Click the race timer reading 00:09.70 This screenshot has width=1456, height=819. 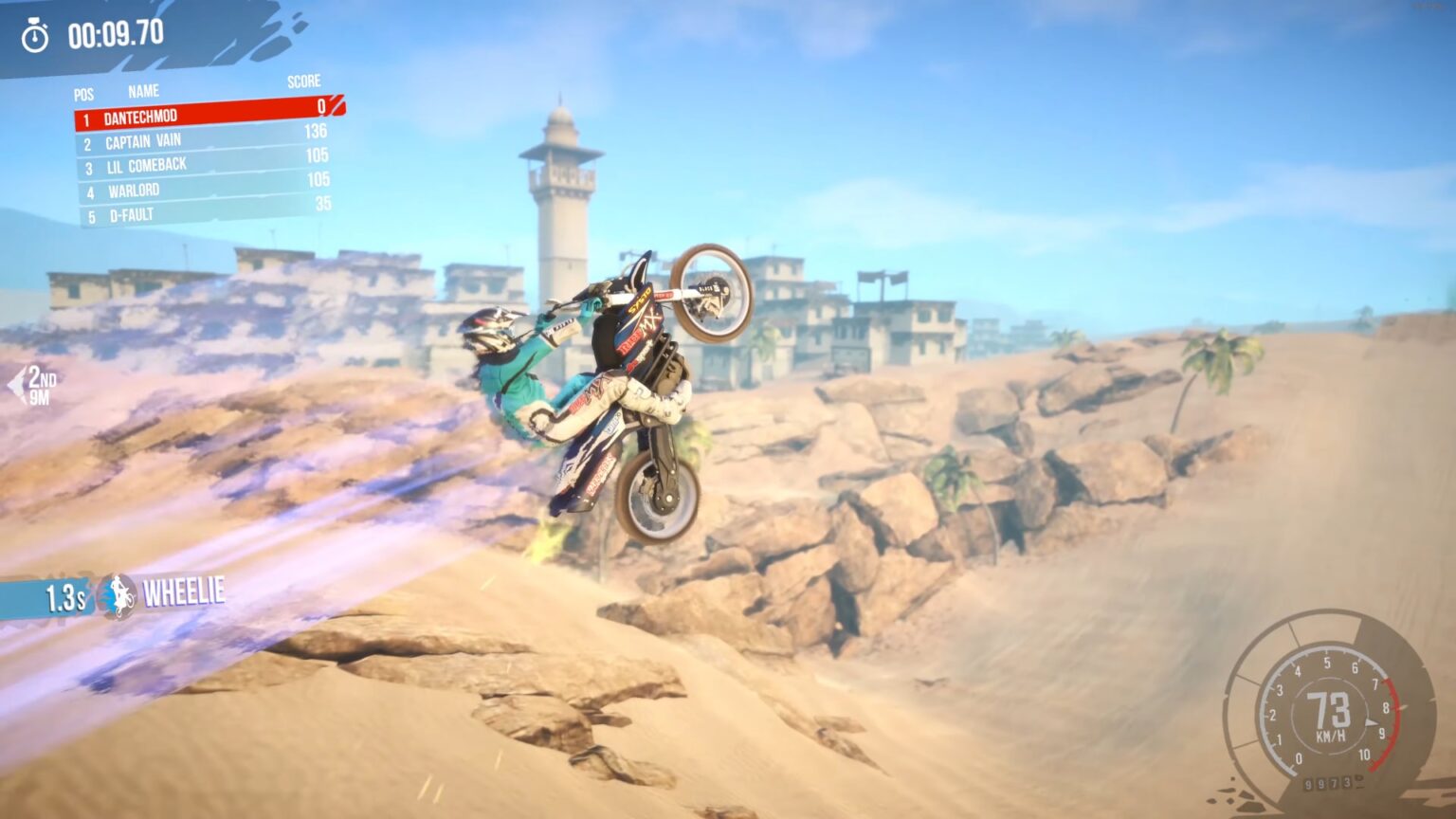pyautogui.click(x=116, y=31)
